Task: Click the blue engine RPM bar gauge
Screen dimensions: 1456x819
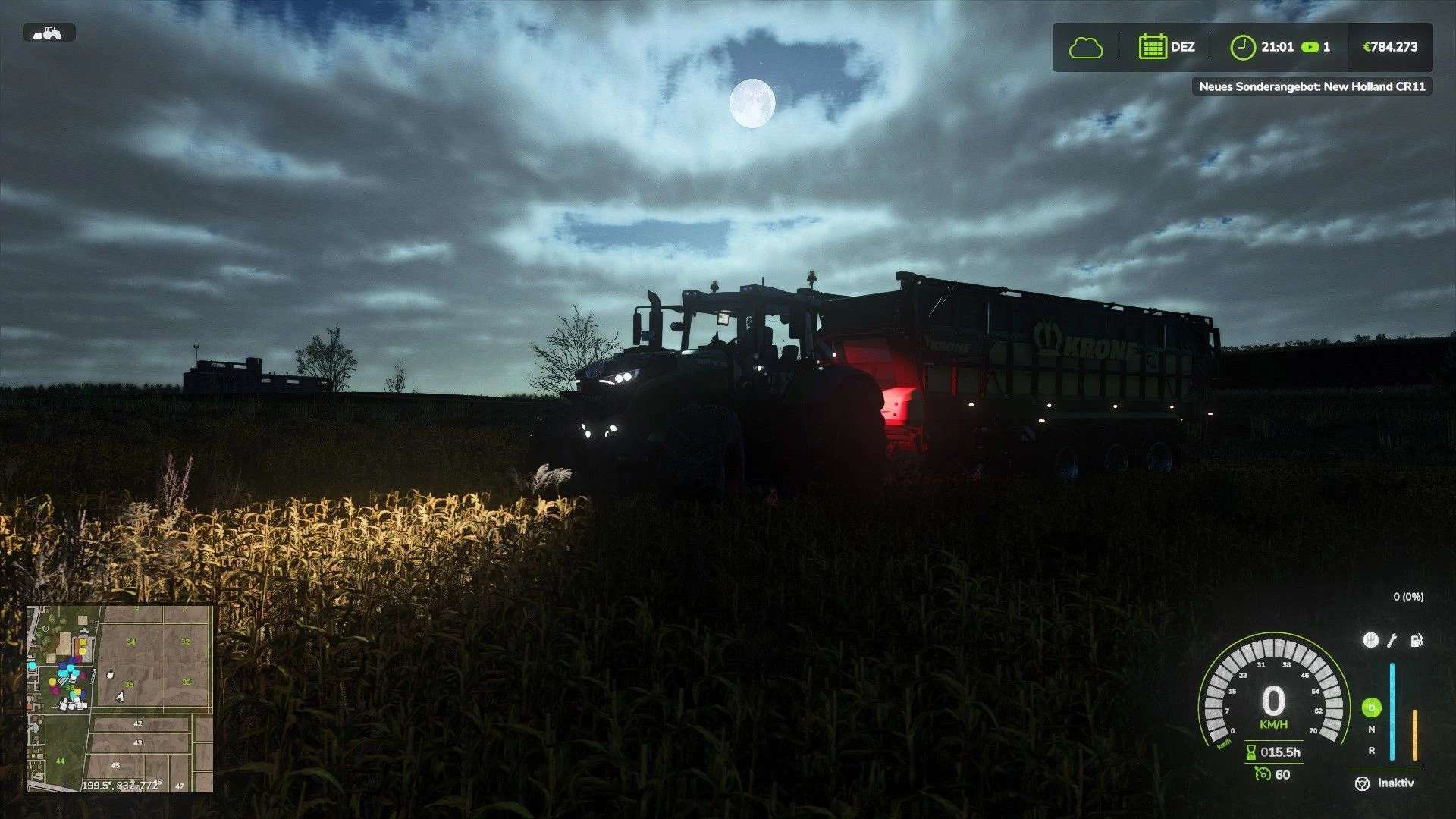Action: [1392, 709]
